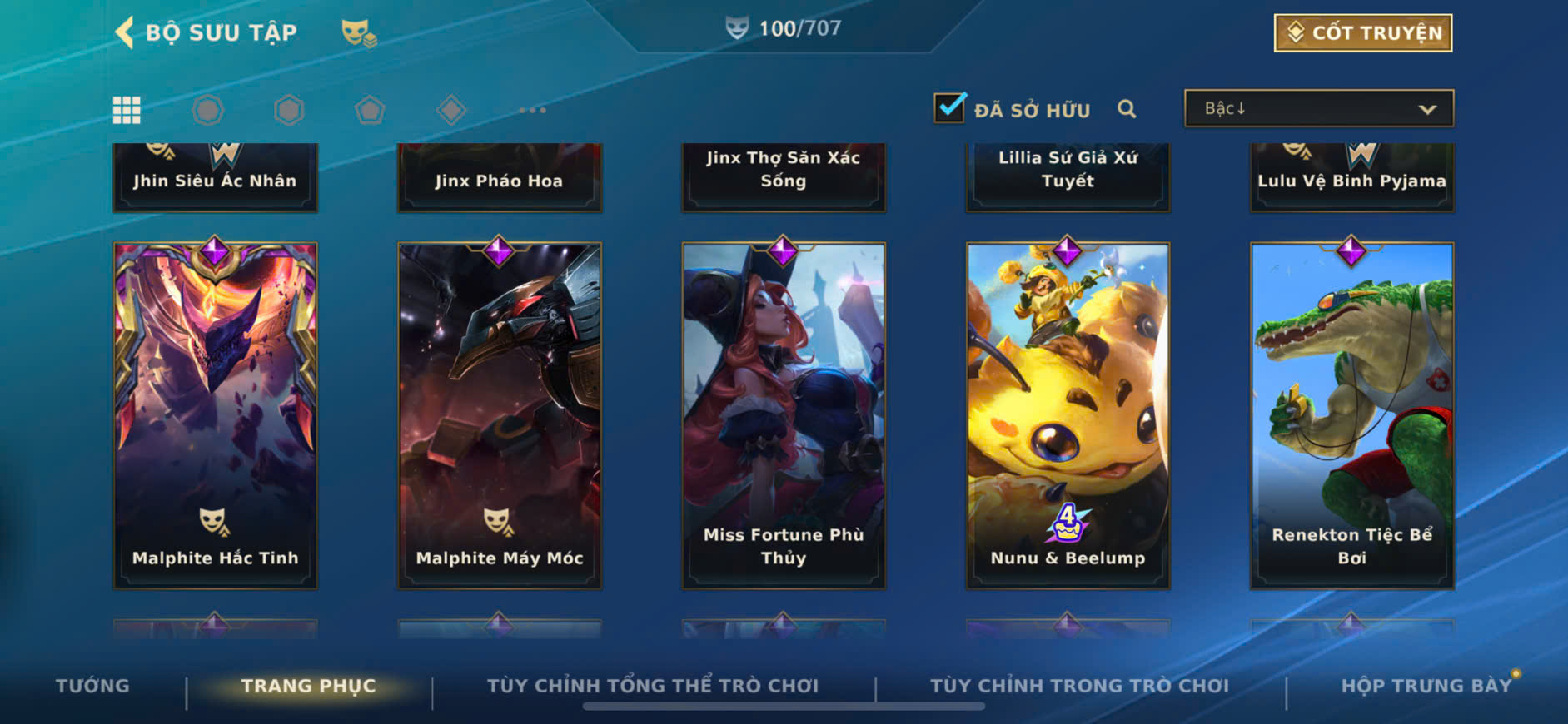Pick the Nunu & Beelump skin card

click(1068, 416)
